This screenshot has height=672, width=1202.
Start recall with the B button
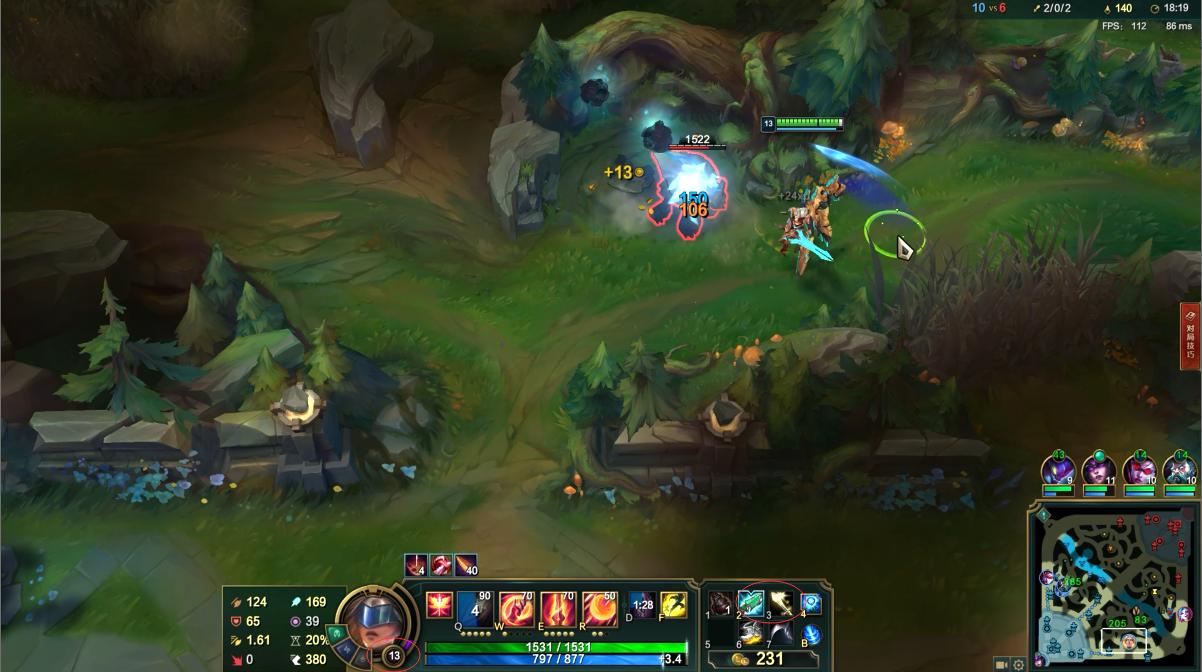click(811, 634)
